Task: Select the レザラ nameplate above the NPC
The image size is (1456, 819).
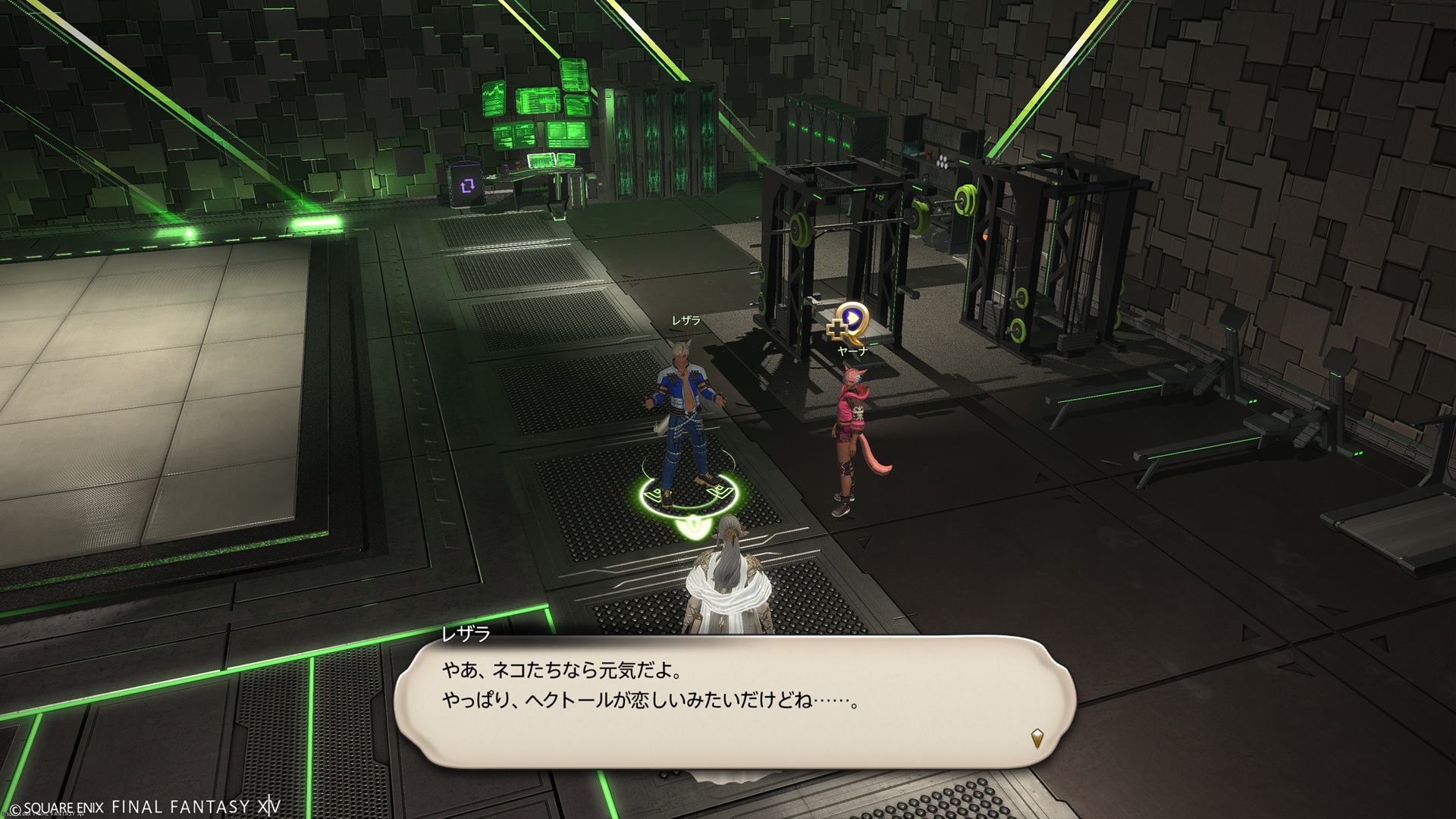Action: tap(686, 322)
